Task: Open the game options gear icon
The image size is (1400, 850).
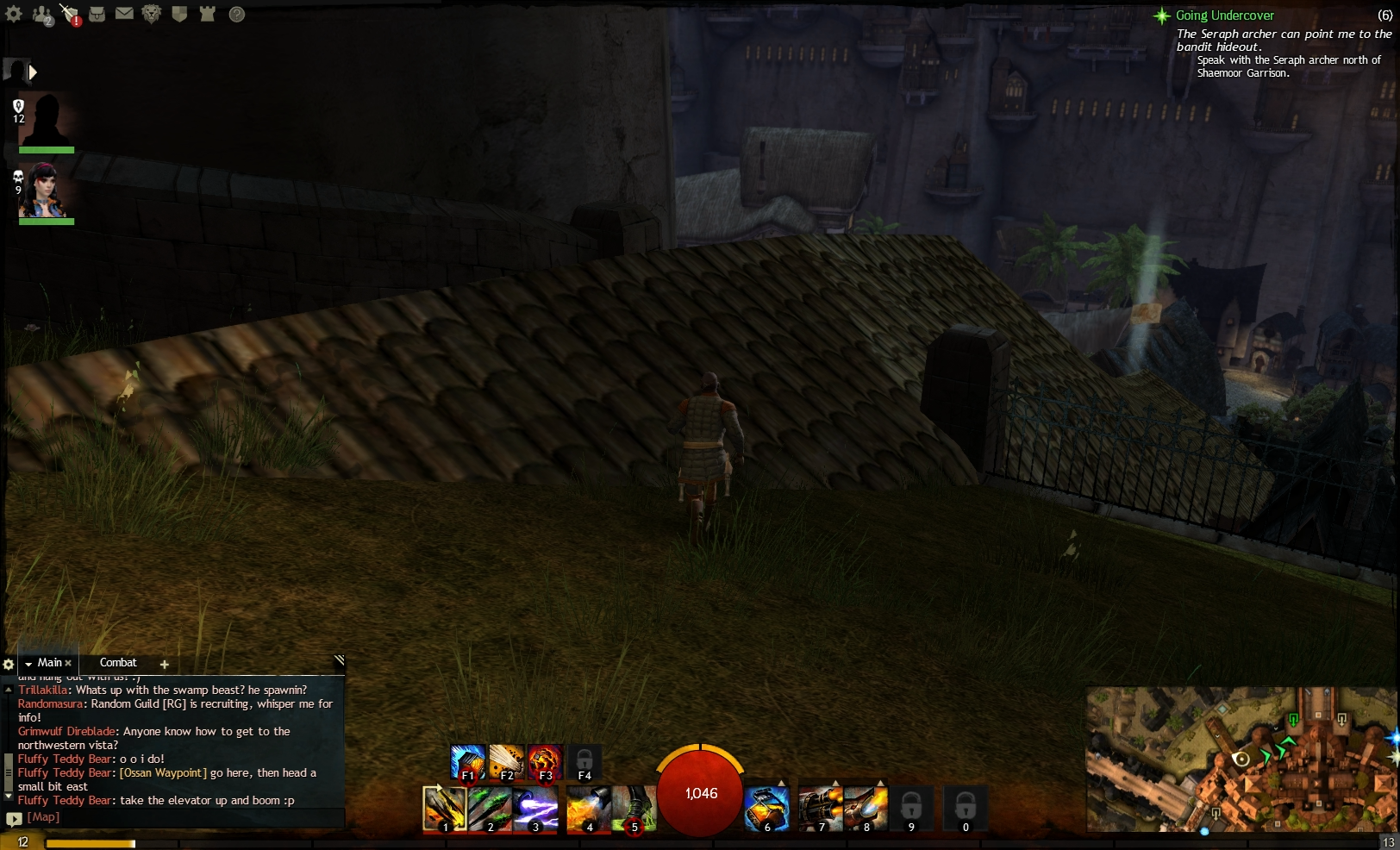Action: (14, 14)
